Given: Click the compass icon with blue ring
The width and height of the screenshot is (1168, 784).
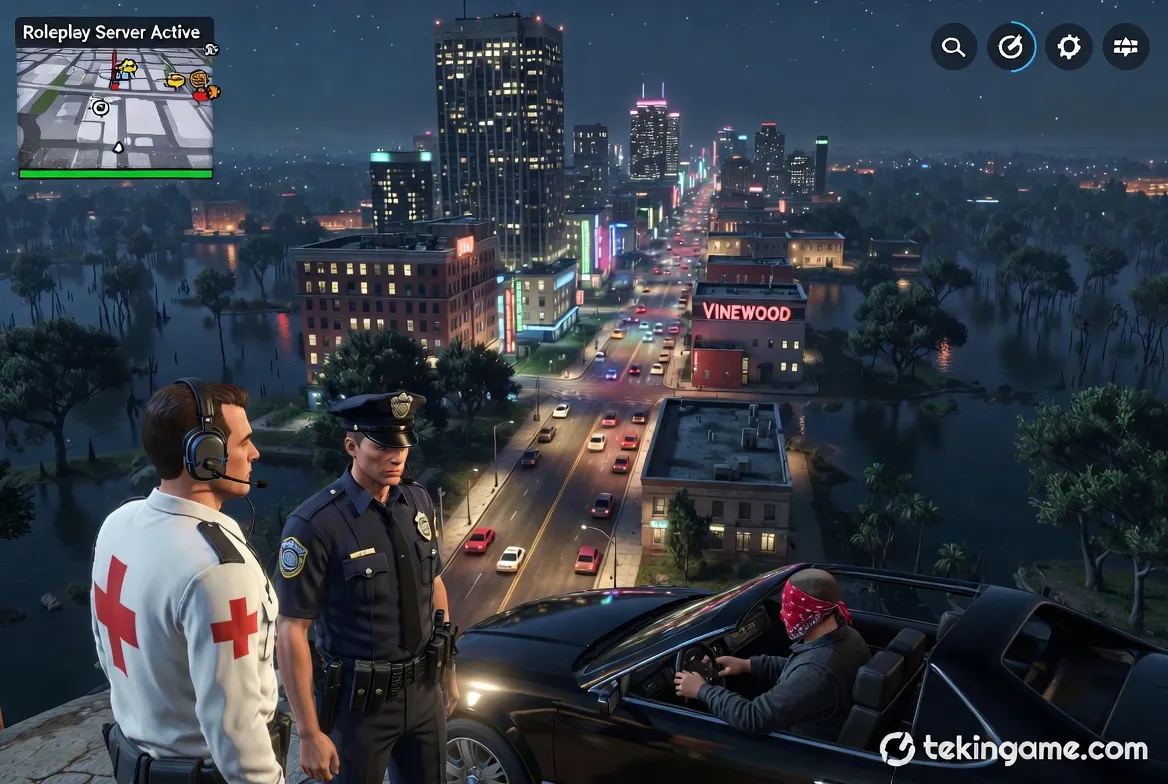Looking at the screenshot, I should (1011, 47).
